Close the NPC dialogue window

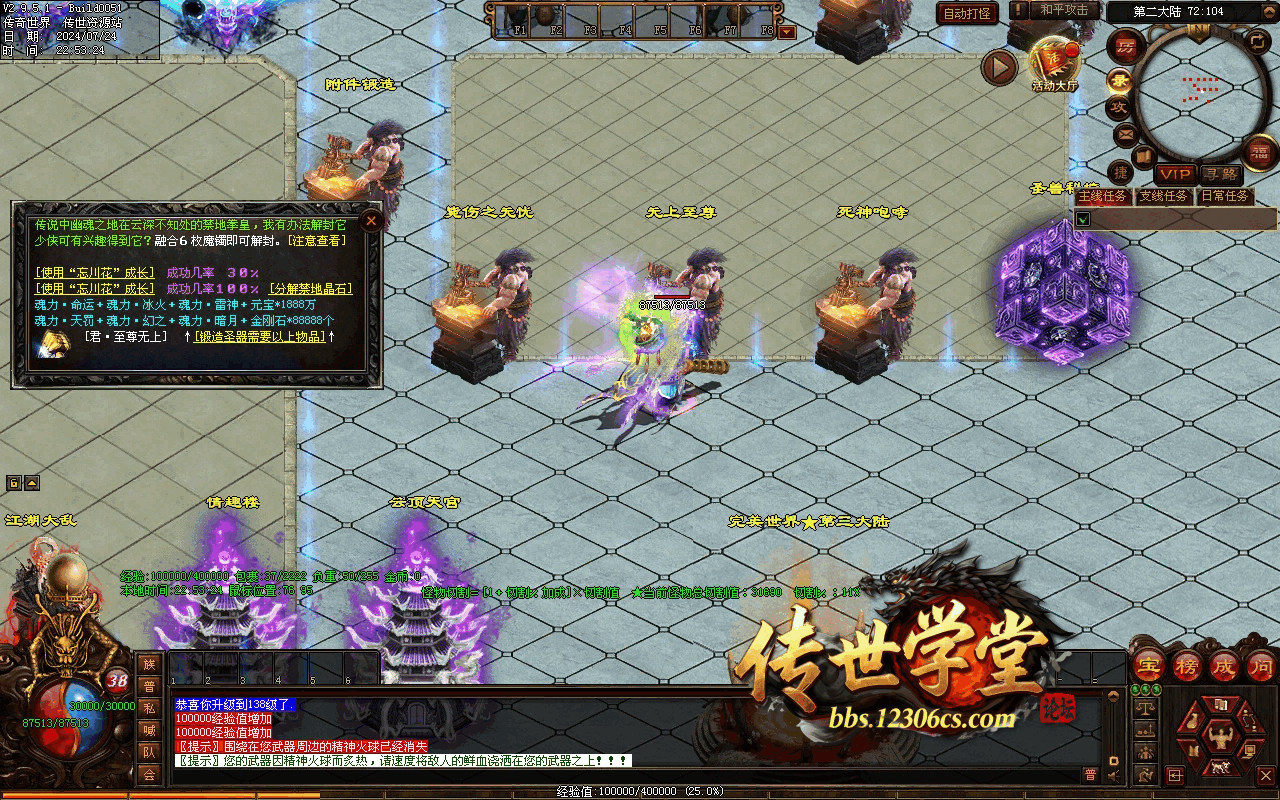[x=371, y=220]
